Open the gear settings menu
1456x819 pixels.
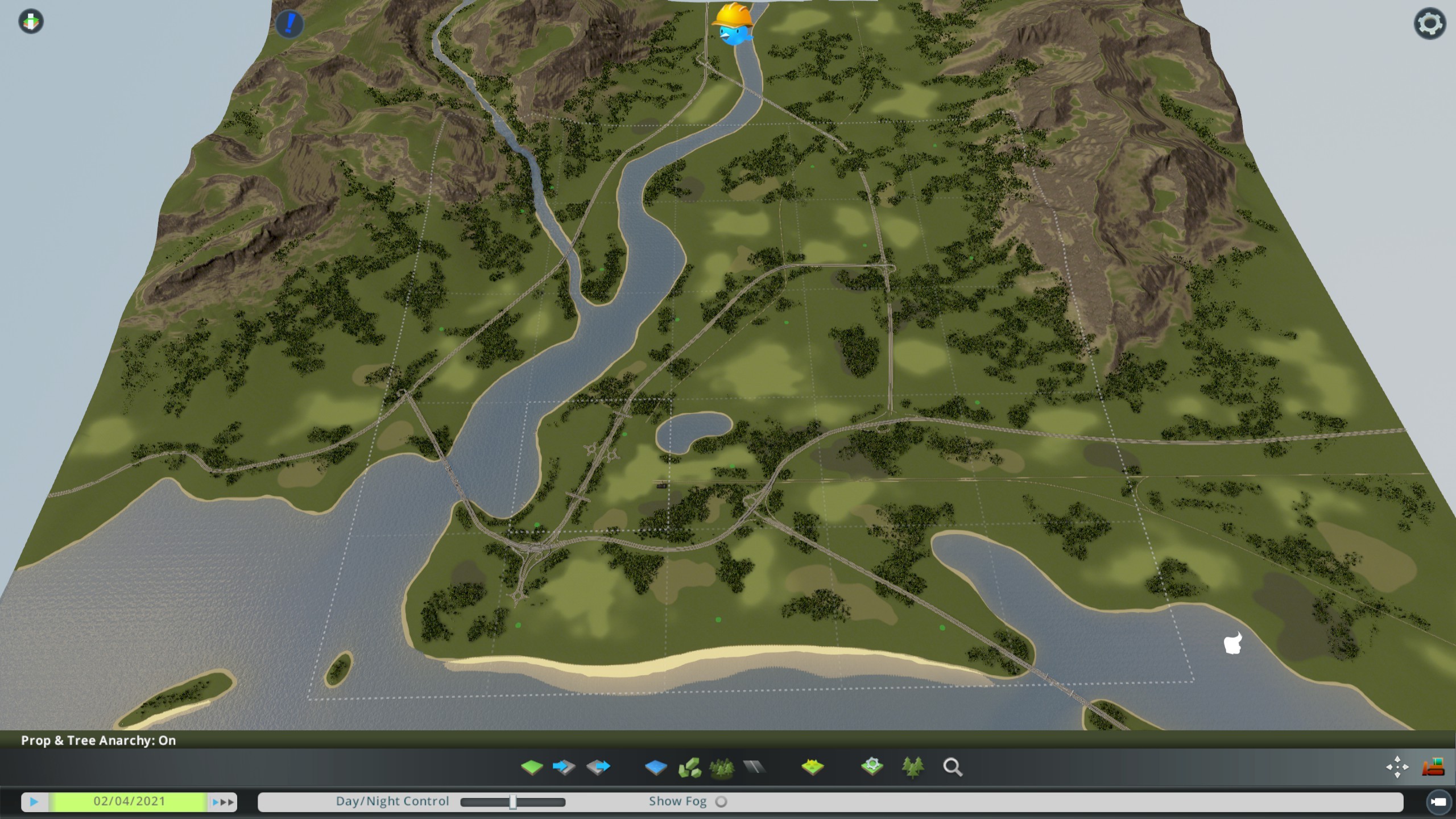(1429, 24)
